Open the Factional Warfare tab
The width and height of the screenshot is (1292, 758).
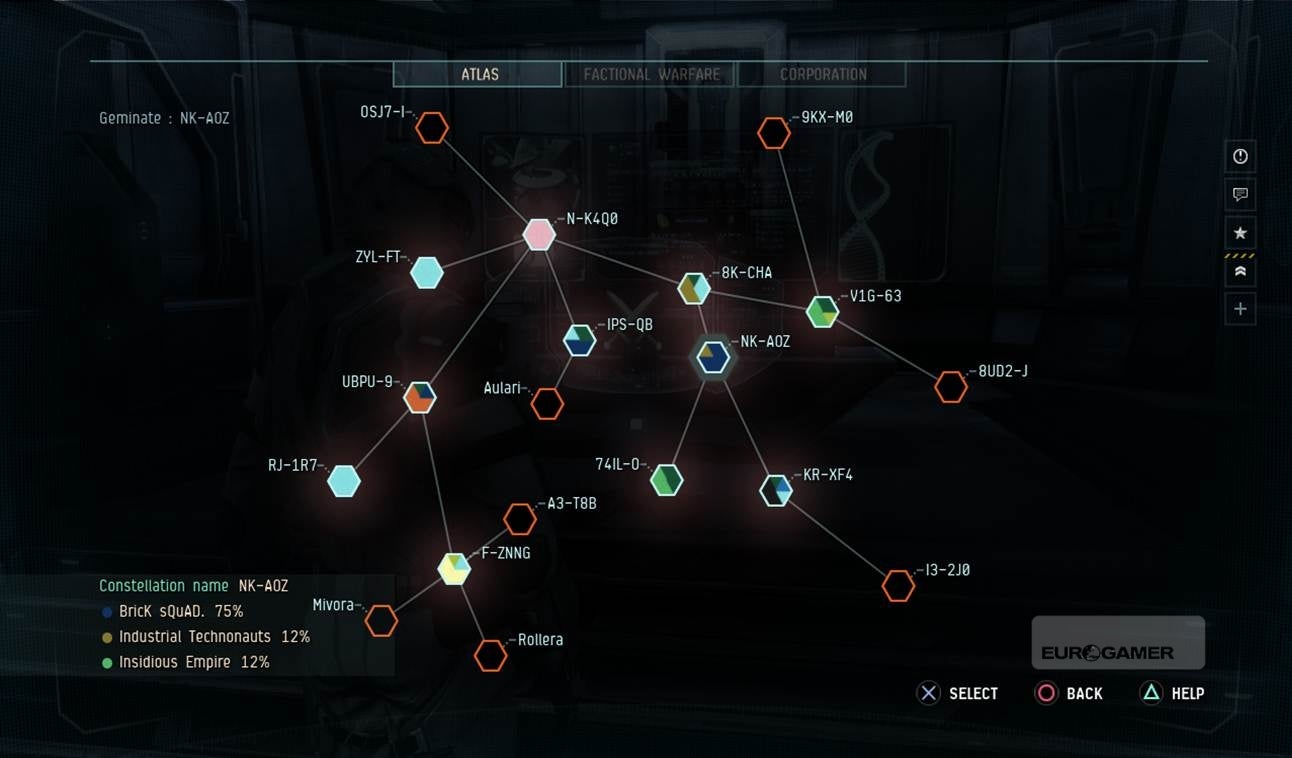651,74
